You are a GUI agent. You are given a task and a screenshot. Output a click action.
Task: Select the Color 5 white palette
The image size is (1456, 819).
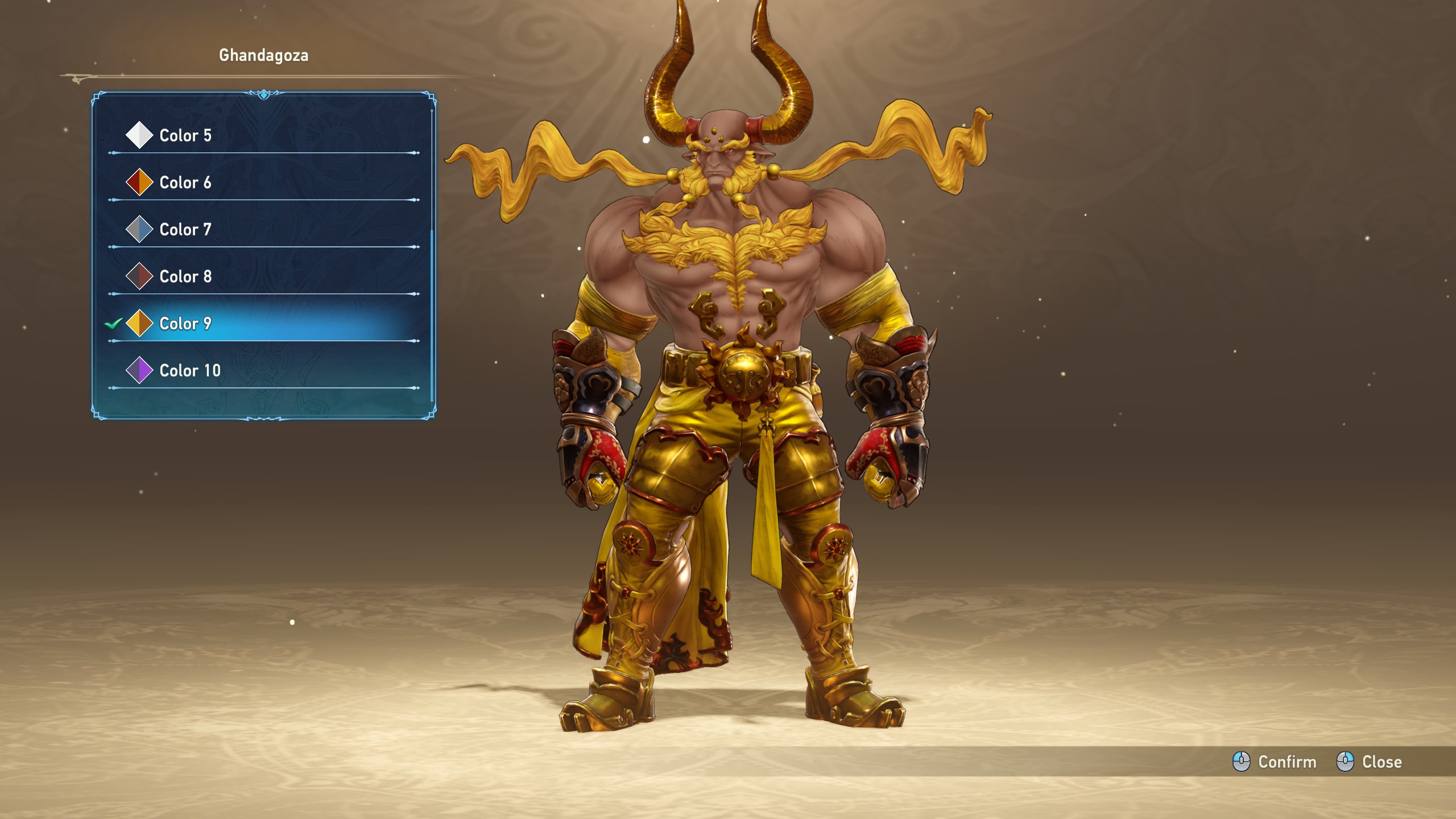point(185,135)
